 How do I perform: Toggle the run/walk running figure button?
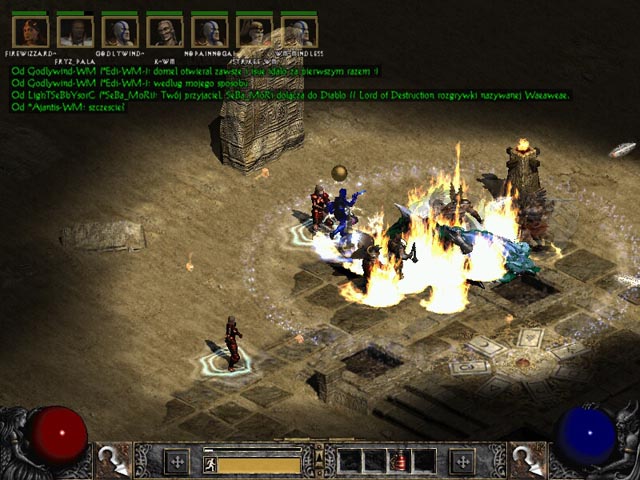pos(210,463)
